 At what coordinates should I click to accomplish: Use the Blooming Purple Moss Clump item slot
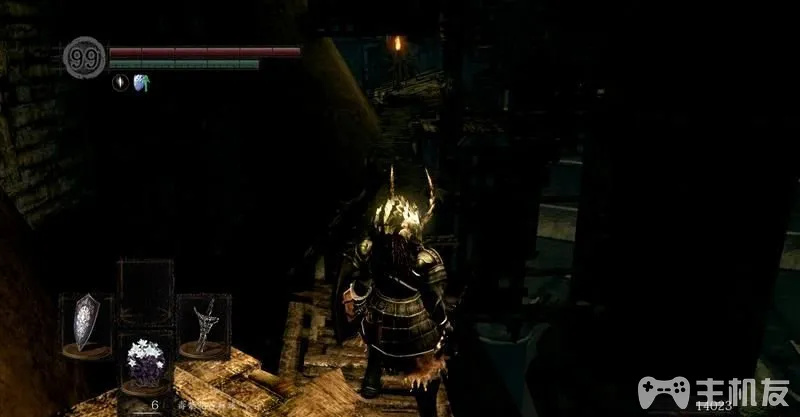[x=144, y=364]
